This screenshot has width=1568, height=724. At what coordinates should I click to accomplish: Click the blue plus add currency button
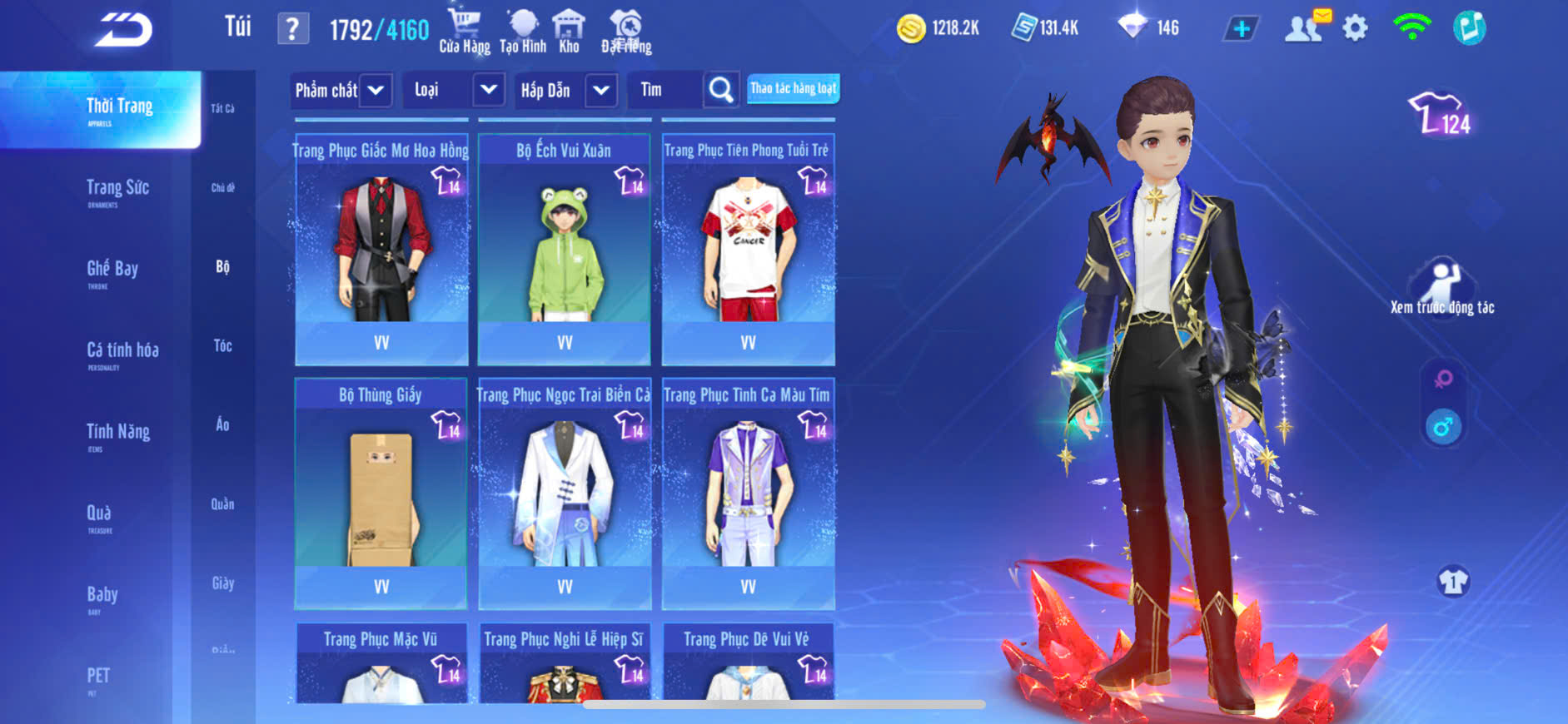coord(1241,28)
